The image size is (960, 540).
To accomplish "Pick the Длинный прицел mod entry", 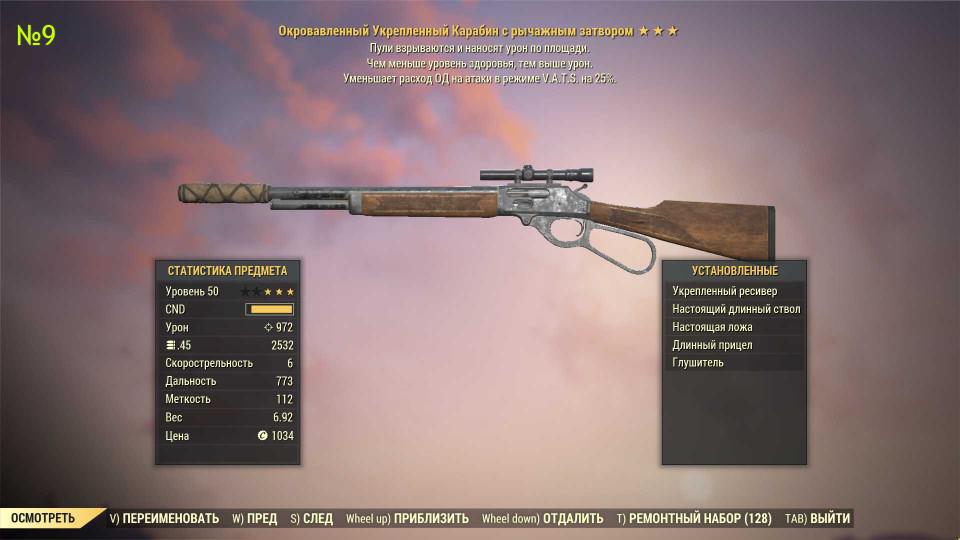I will pos(735,345).
